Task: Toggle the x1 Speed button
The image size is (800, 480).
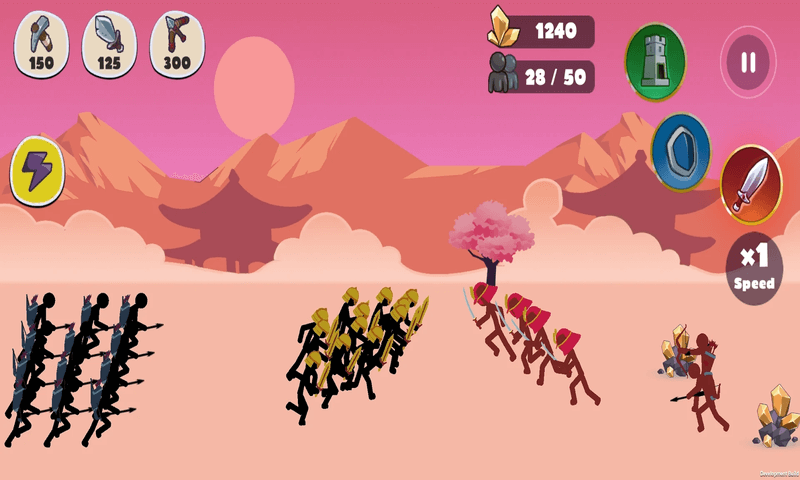Action: (753, 266)
